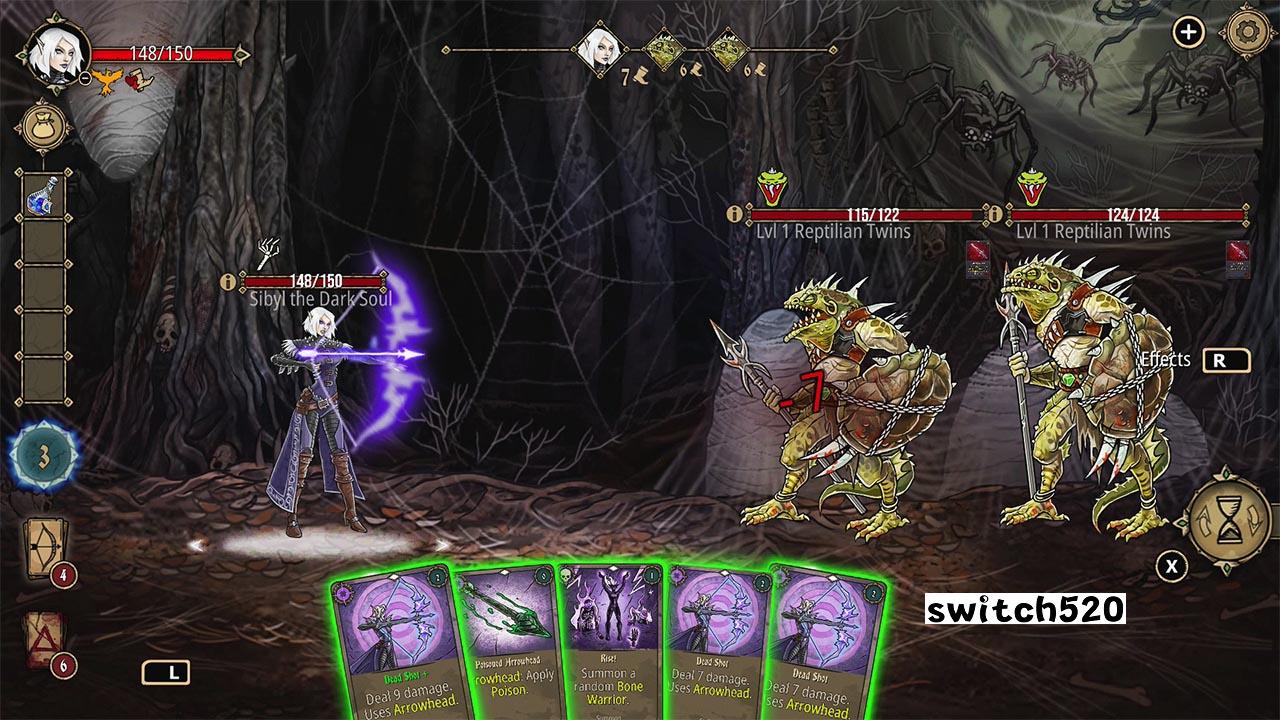The image size is (1280, 720).
Task: Inspect the red status card under 124/124 bar
Action: click(1237, 256)
